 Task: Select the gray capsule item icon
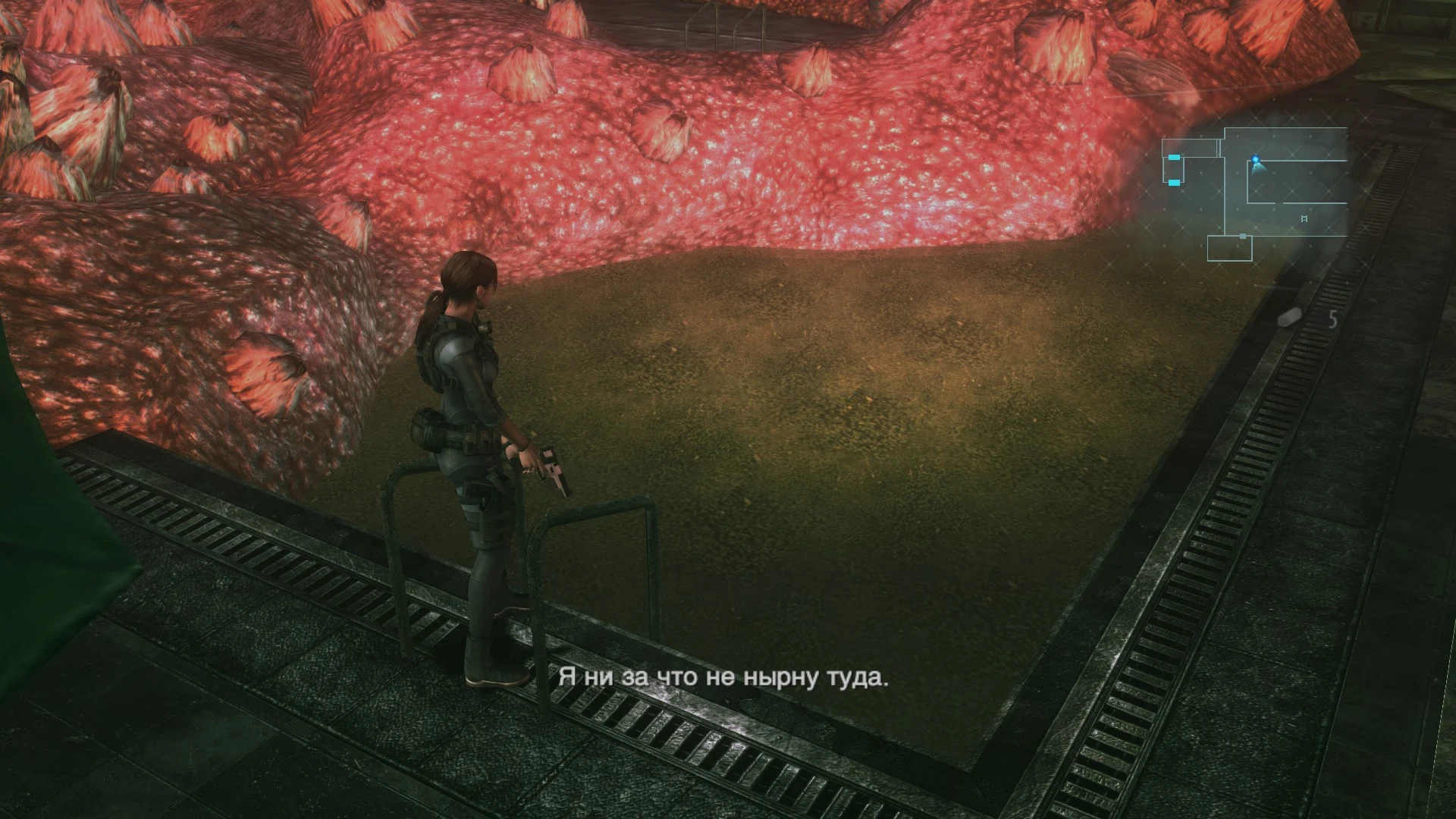1289,318
